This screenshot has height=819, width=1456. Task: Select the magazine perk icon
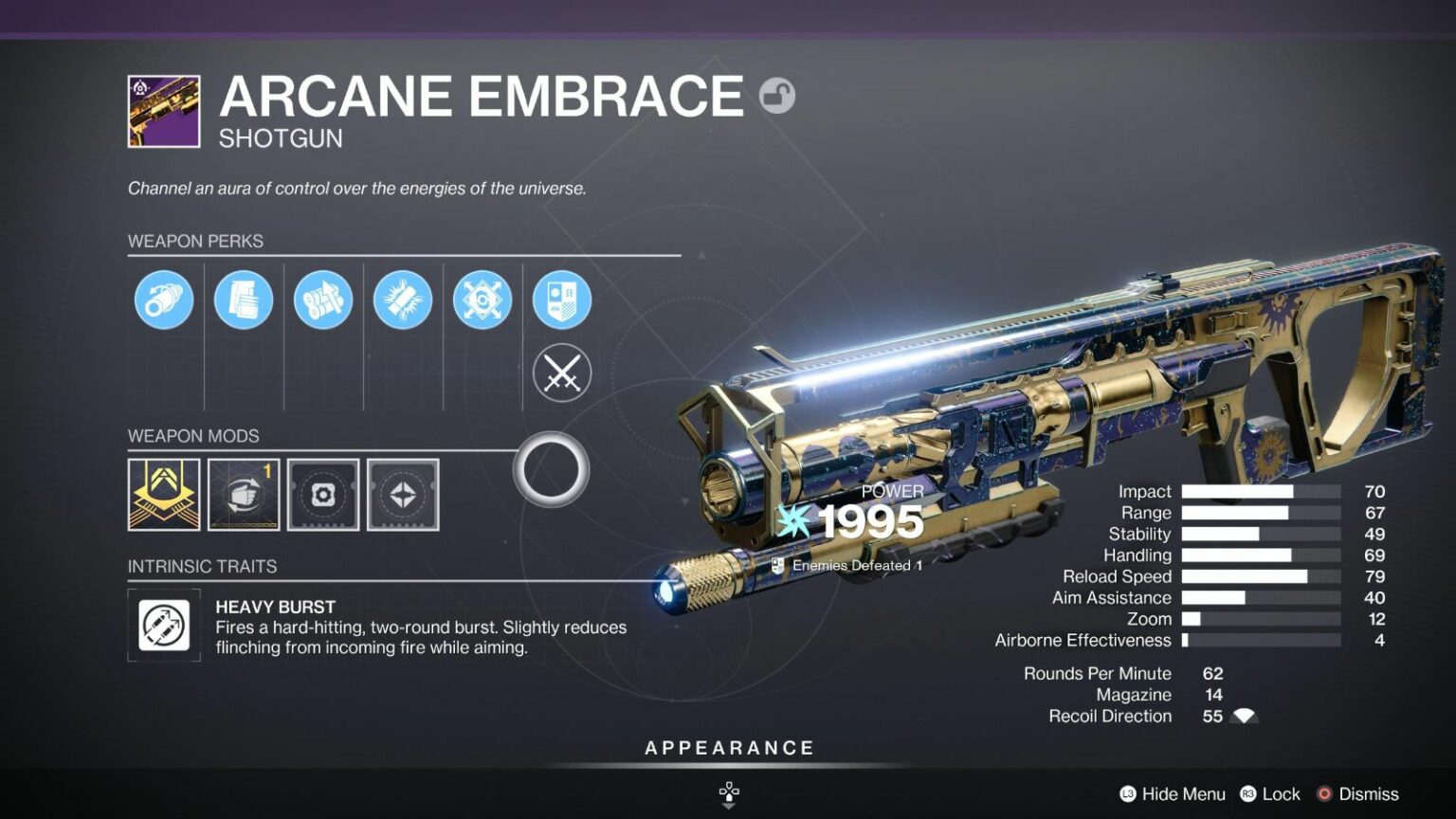click(x=244, y=300)
